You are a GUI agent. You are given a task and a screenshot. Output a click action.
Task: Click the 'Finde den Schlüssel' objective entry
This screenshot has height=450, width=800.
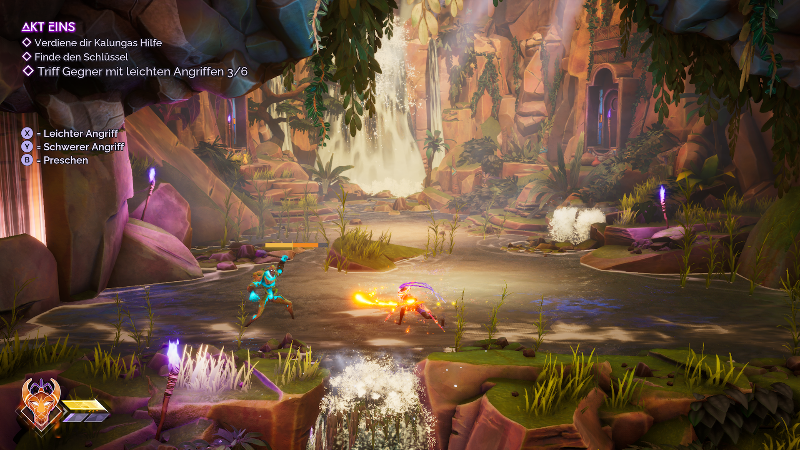[x=83, y=56]
